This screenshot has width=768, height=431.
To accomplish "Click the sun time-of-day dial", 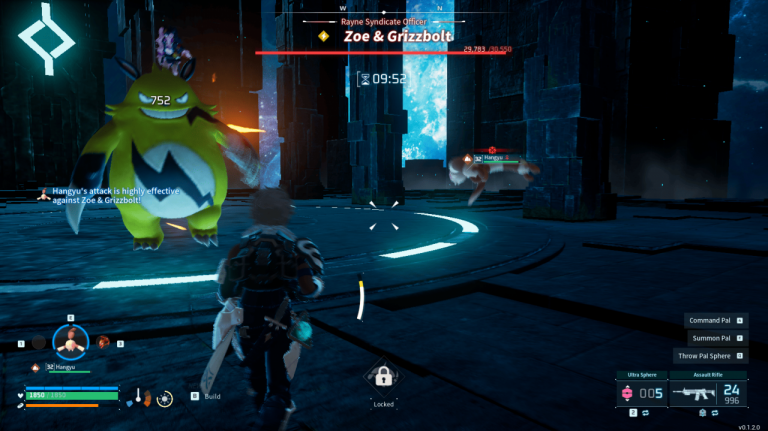I will pyautogui.click(x=165, y=398).
